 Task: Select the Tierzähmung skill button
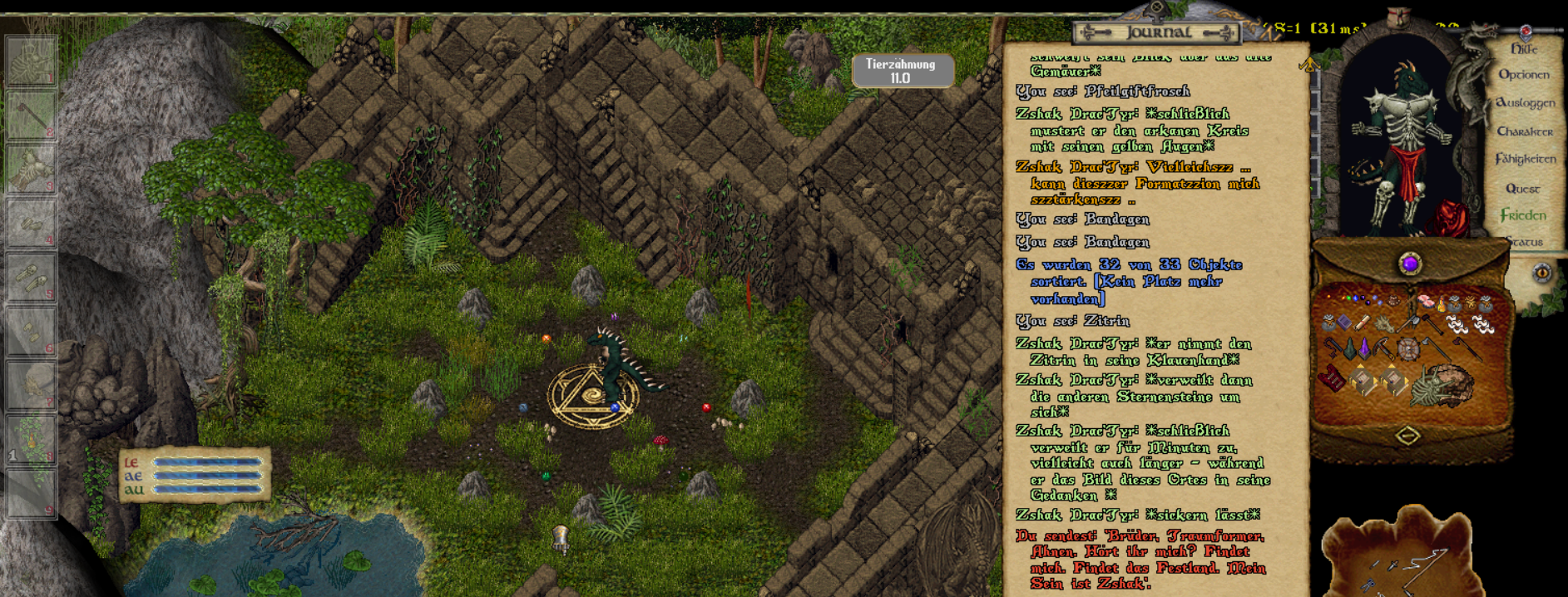coord(902,71)
